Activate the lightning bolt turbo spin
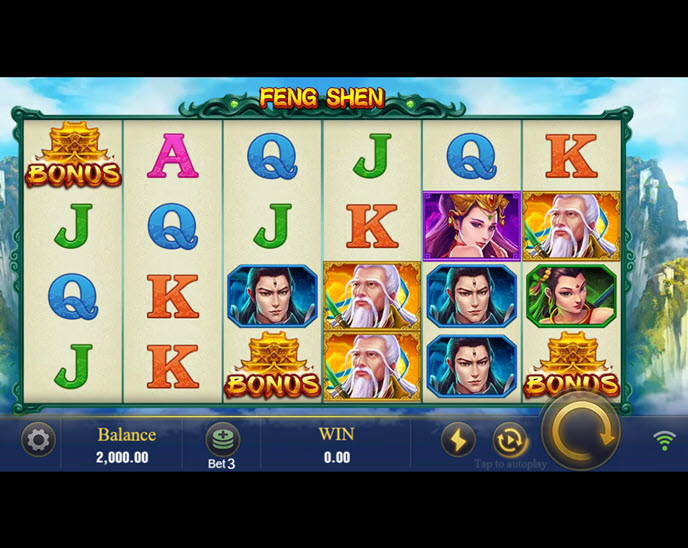 (x=458, y=440)
